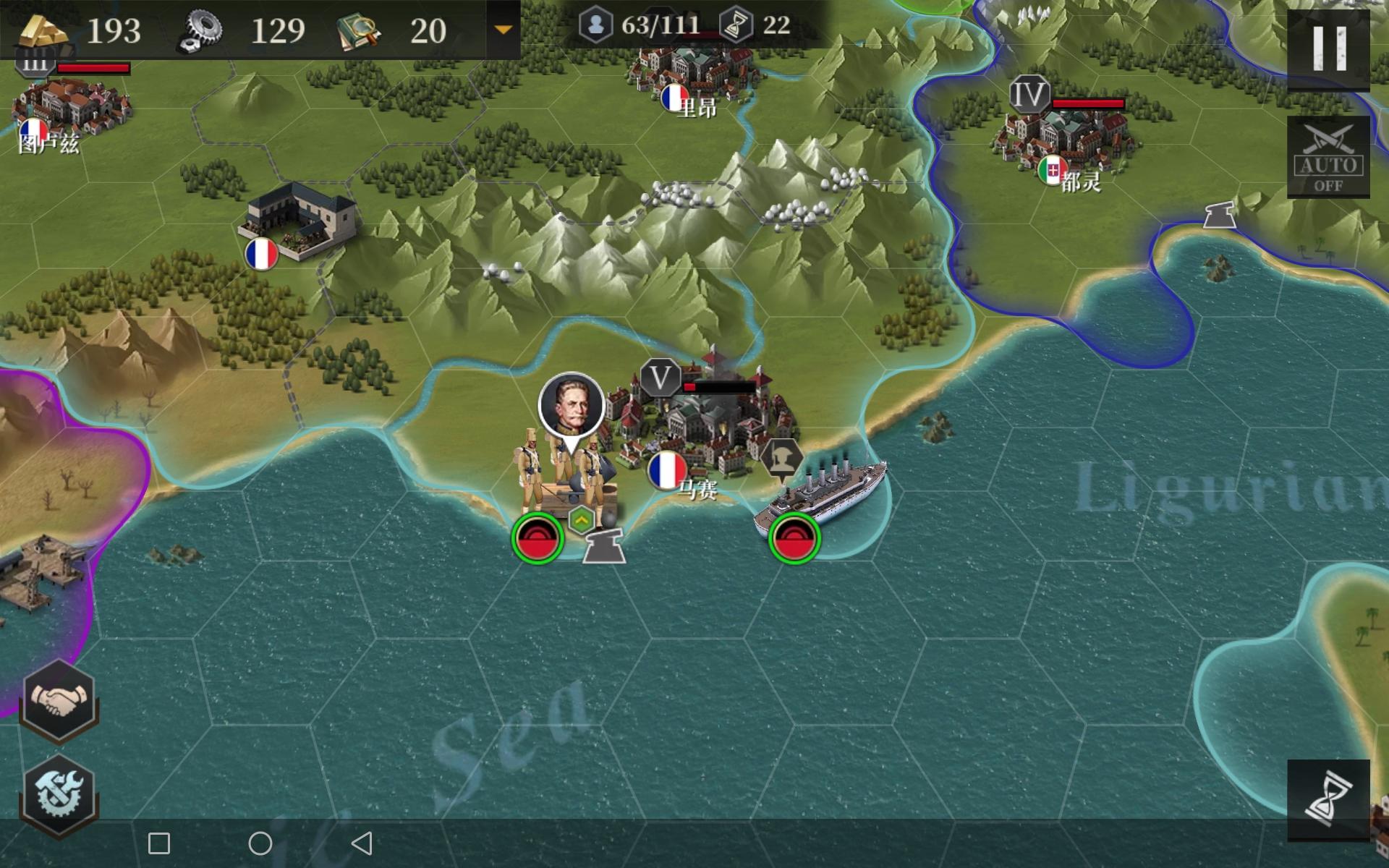Open the diplomacy handshake menu
This screenshot has width=1389, height=868.
(x=59, y=700)
